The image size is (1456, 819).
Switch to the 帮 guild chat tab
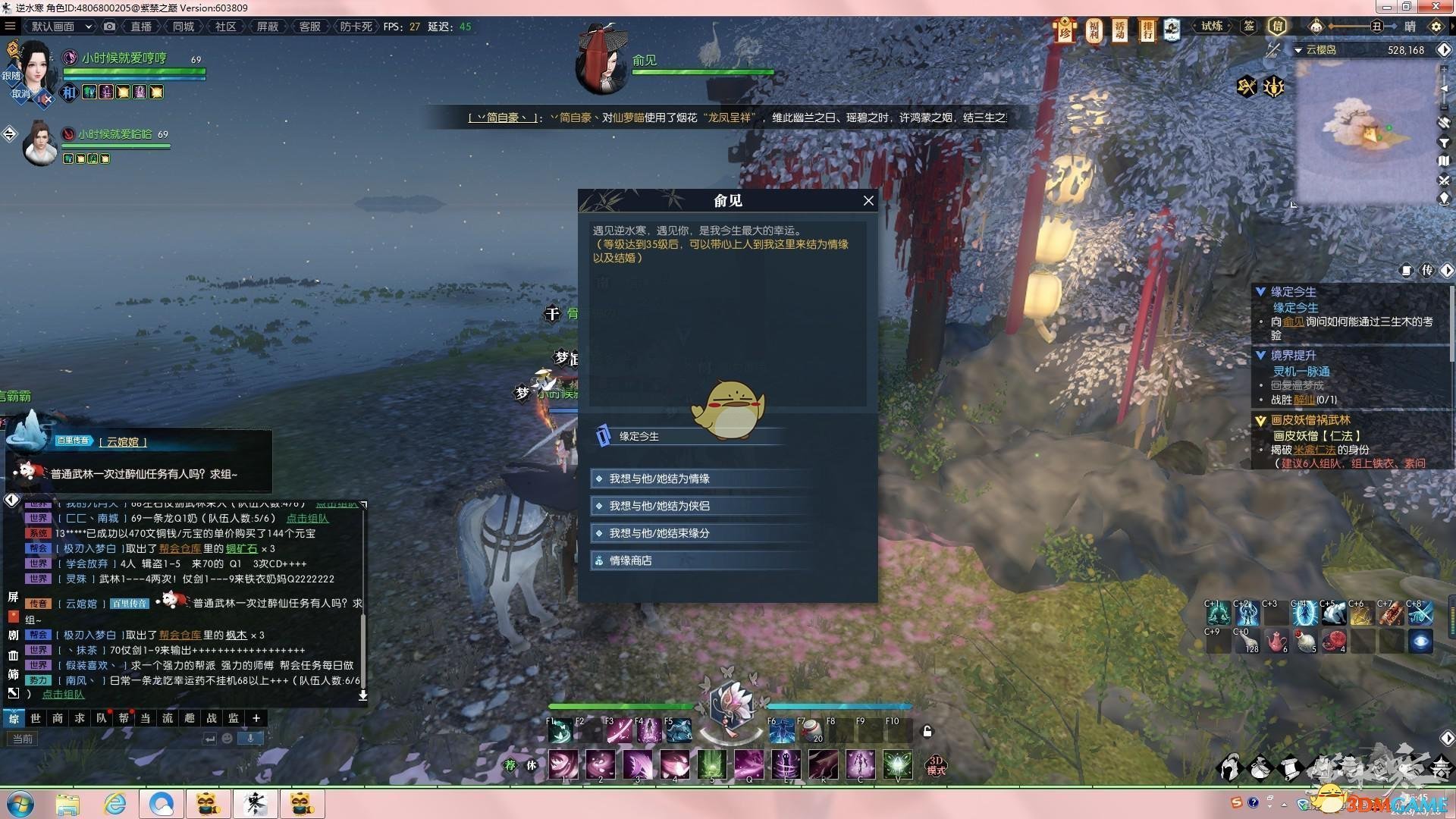[x=124, y=718]
